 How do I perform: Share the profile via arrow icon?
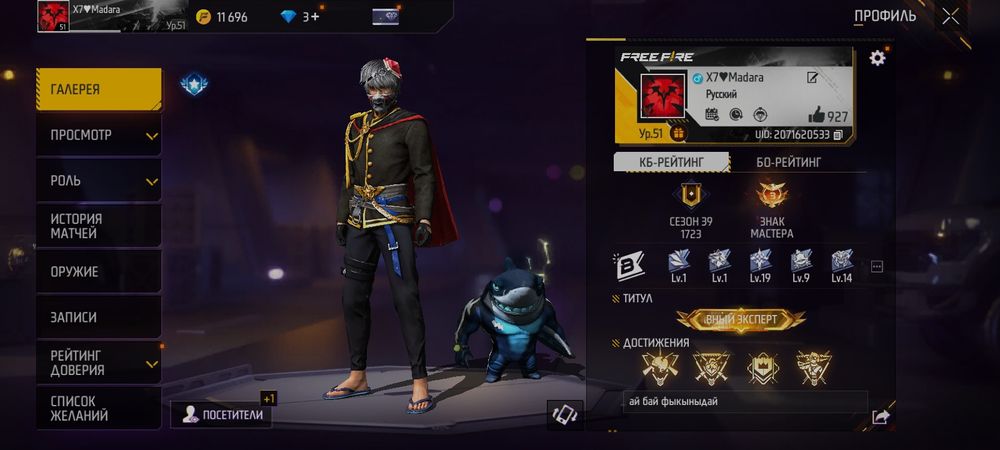(x=880, y=417)
